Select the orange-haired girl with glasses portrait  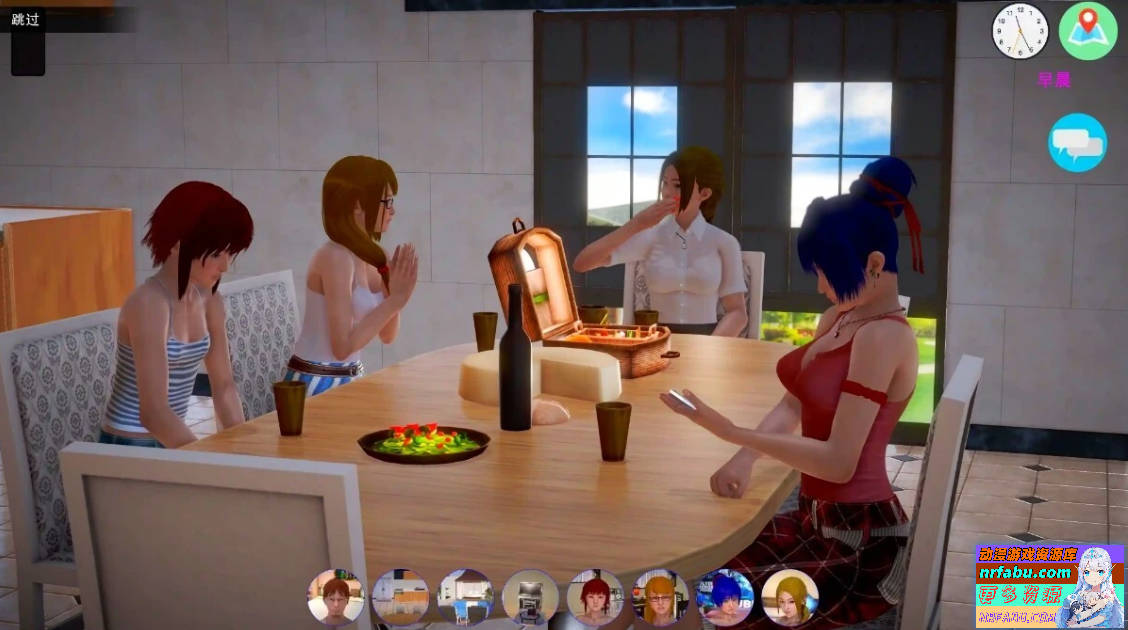(660, 597)
